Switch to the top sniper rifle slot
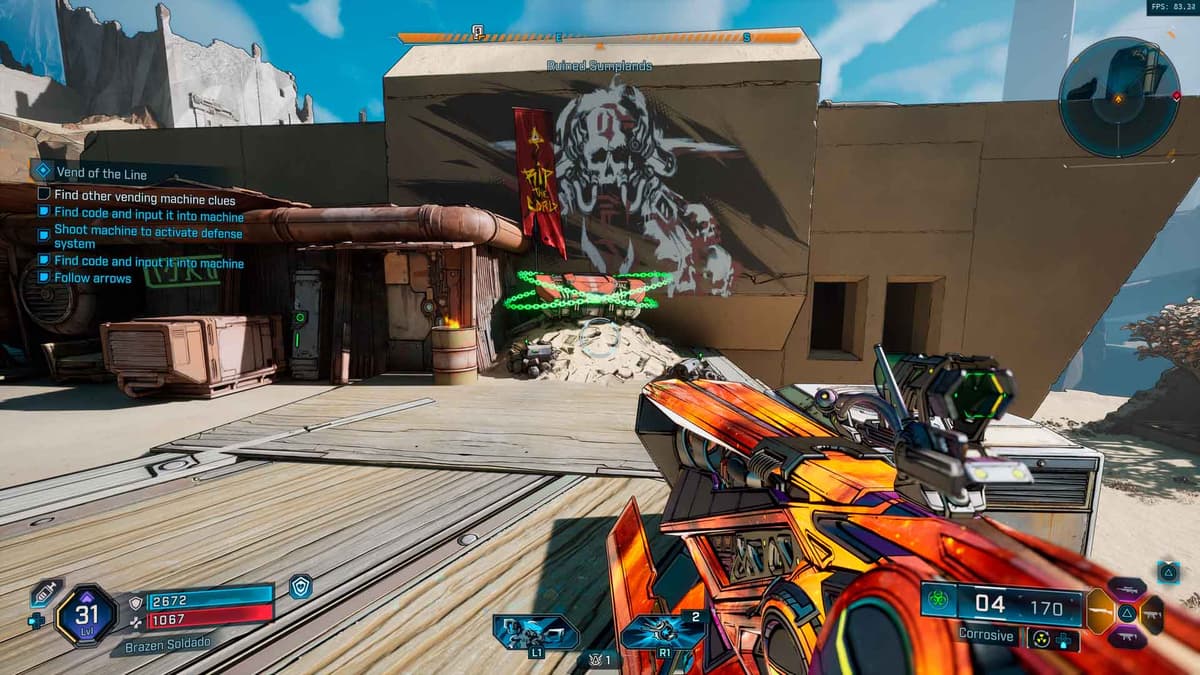1200x675 pixels. click(1126, 588)
